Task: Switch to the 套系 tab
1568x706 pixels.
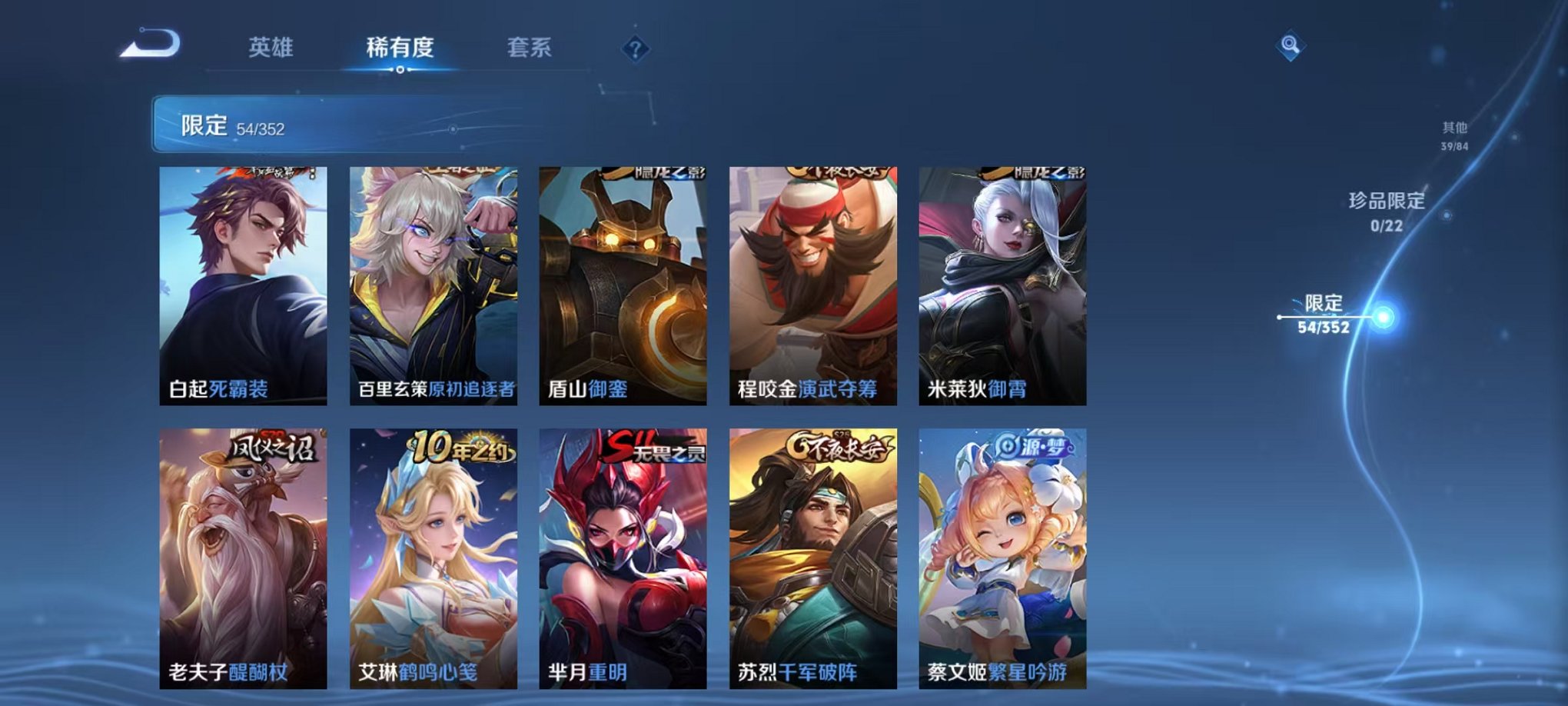Action: click(536, 46)
